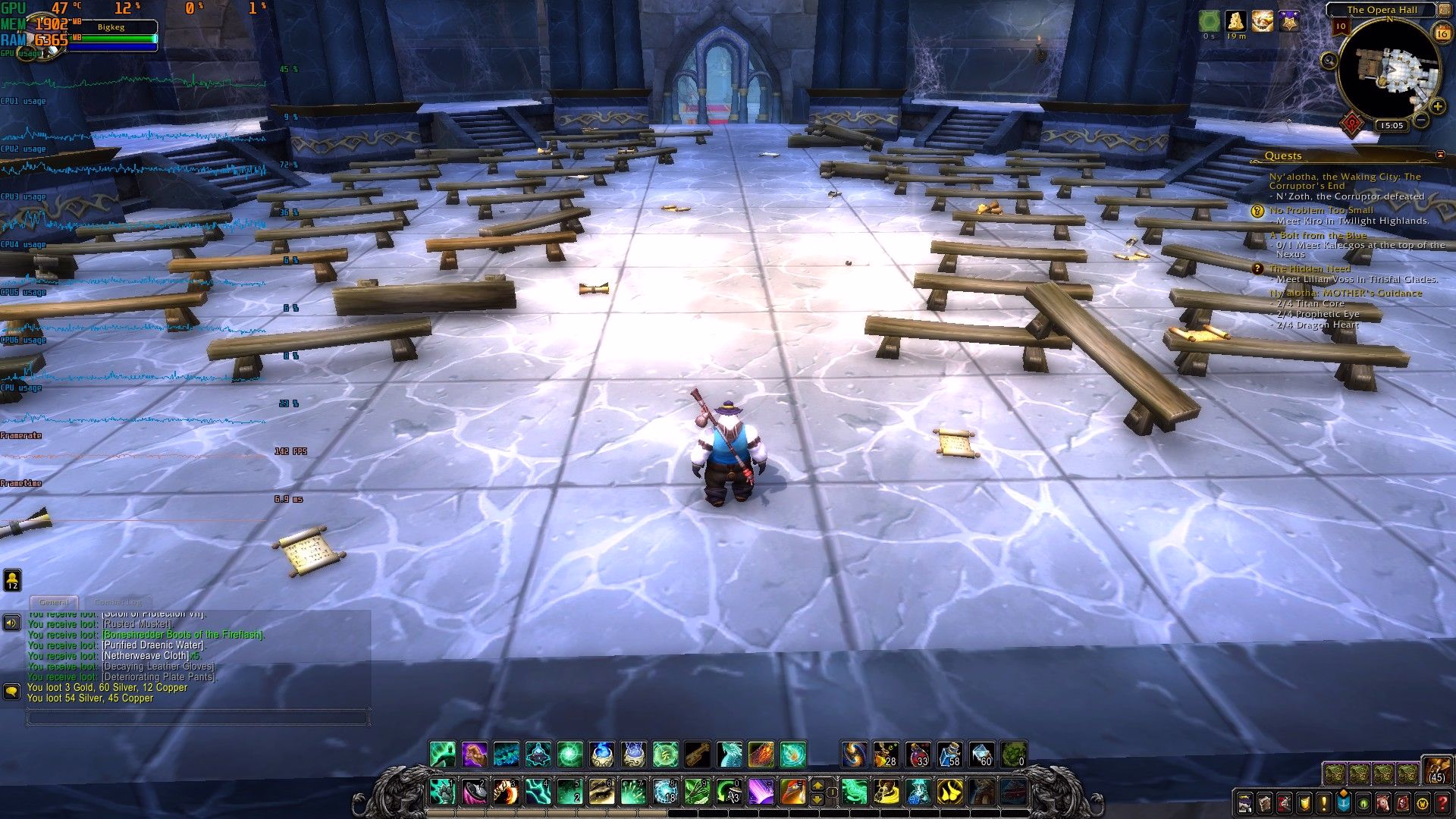This screenshot has width=1456, height=819.
Task: Switch to the Combat Log tab
Action: pos(118,602)
